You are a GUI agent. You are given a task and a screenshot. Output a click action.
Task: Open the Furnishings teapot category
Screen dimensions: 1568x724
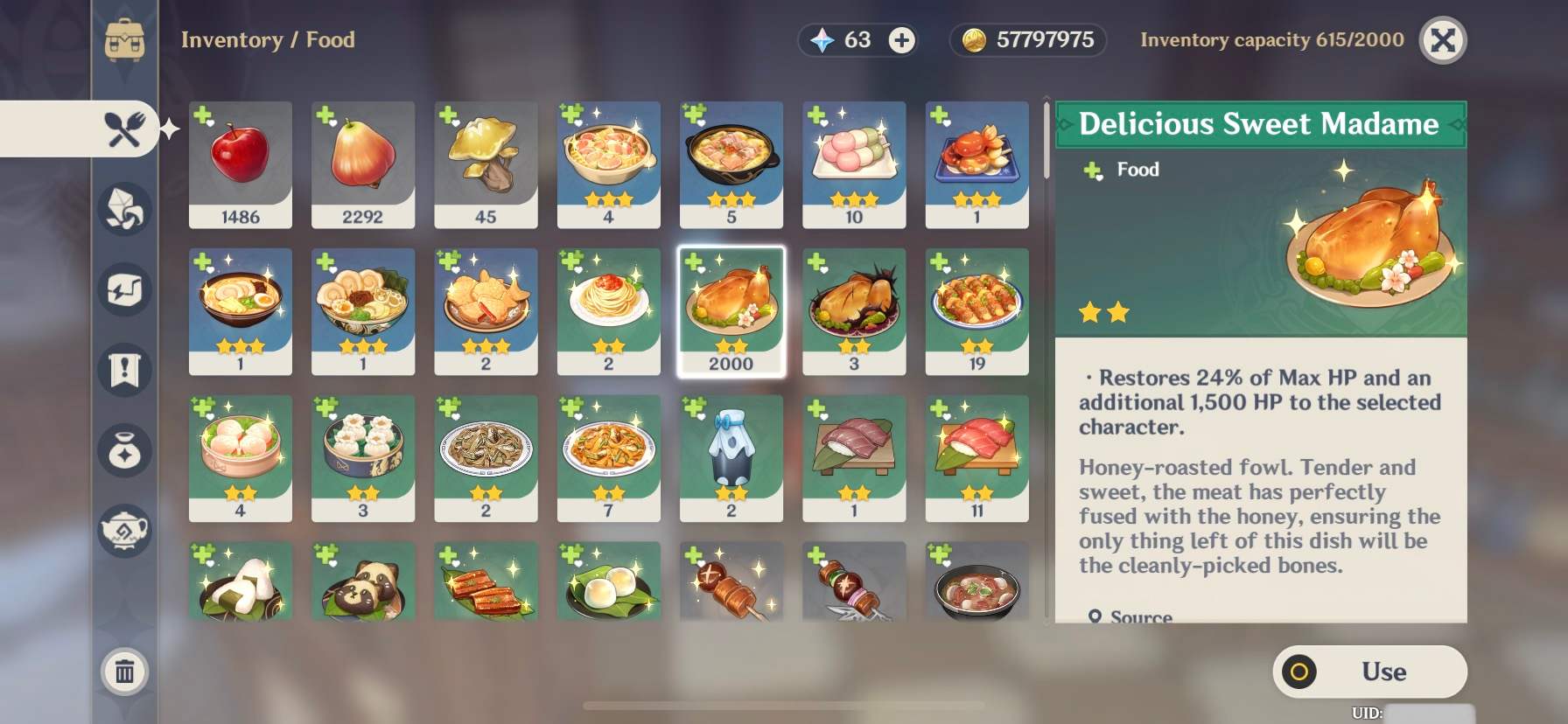[x=125, y=532]
